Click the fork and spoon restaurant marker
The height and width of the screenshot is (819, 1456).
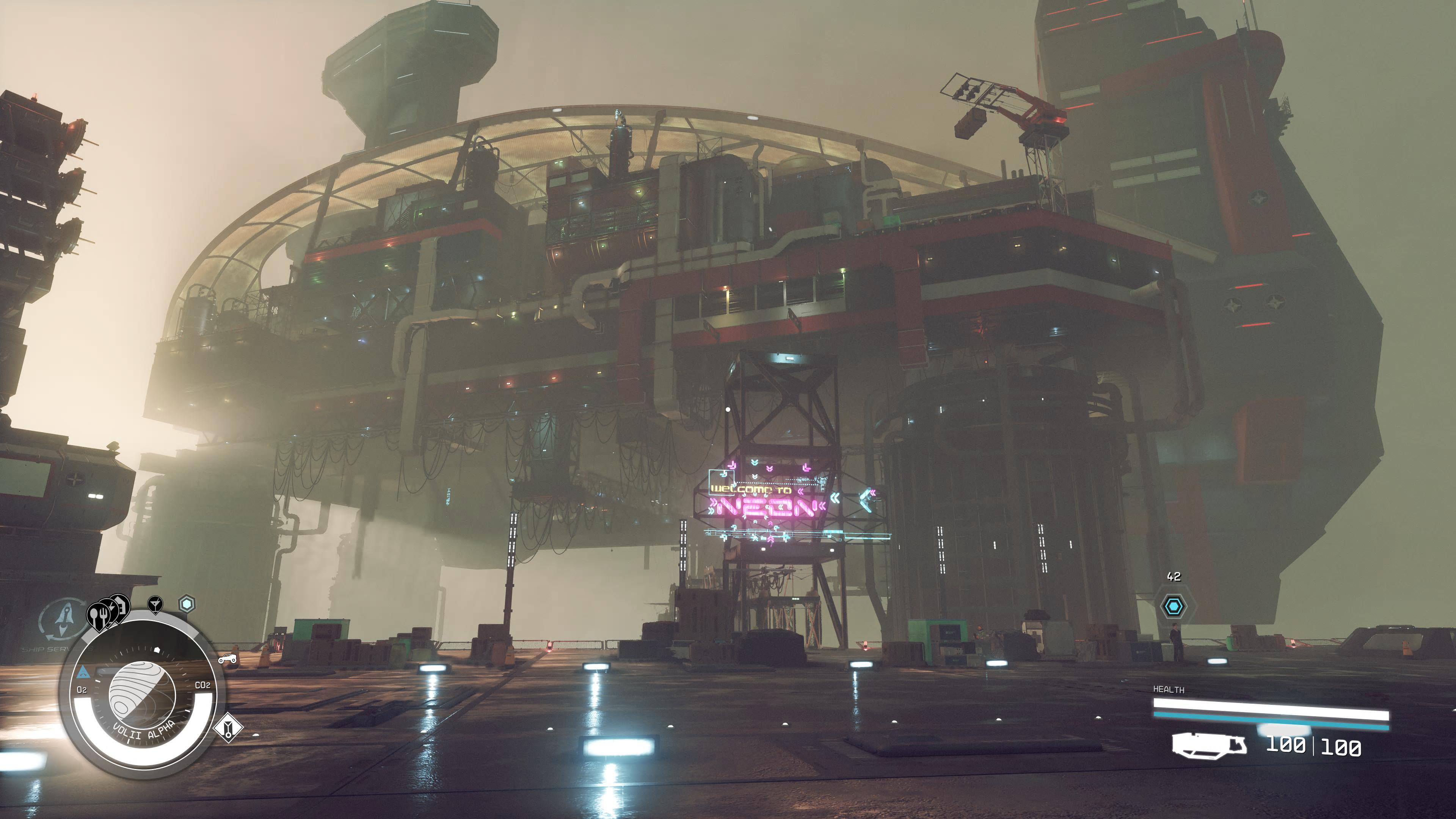(x=98, y=616)
